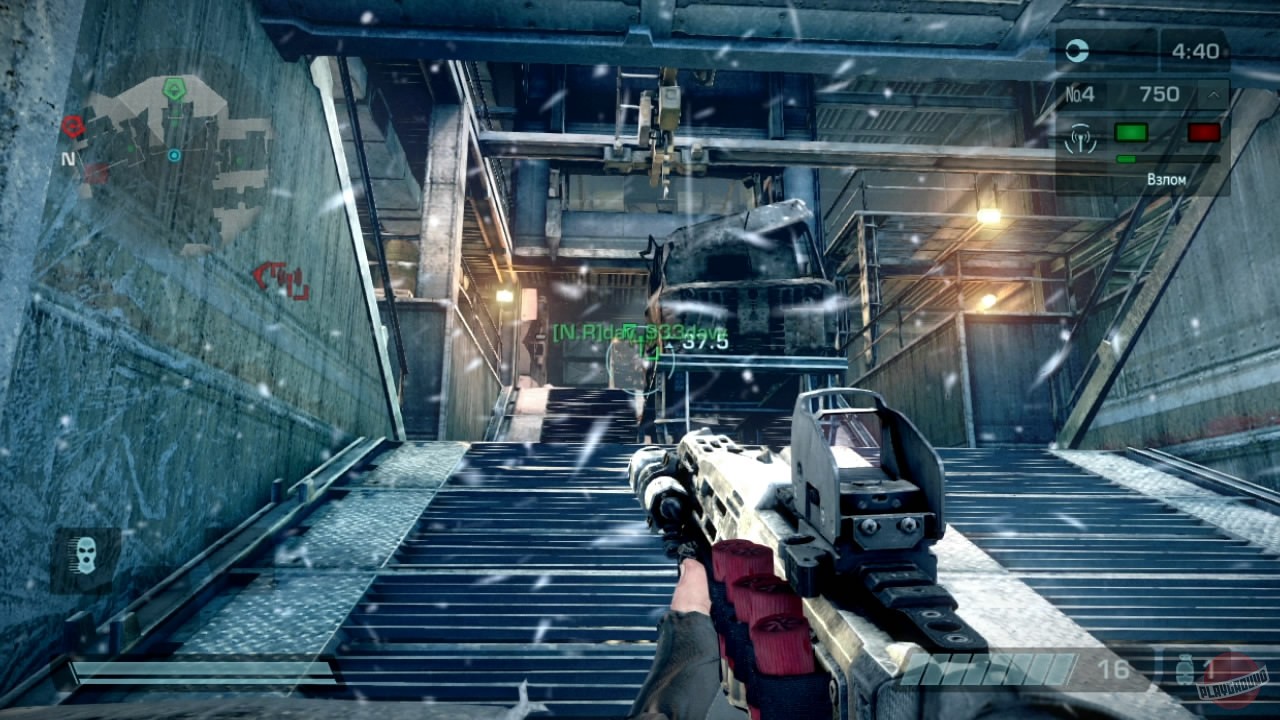Toggle the red status indicator near Взлом
Image resolution: width=1280 pixels, height=720 pixels.
pyautogui.click(x=1202, y=132)
